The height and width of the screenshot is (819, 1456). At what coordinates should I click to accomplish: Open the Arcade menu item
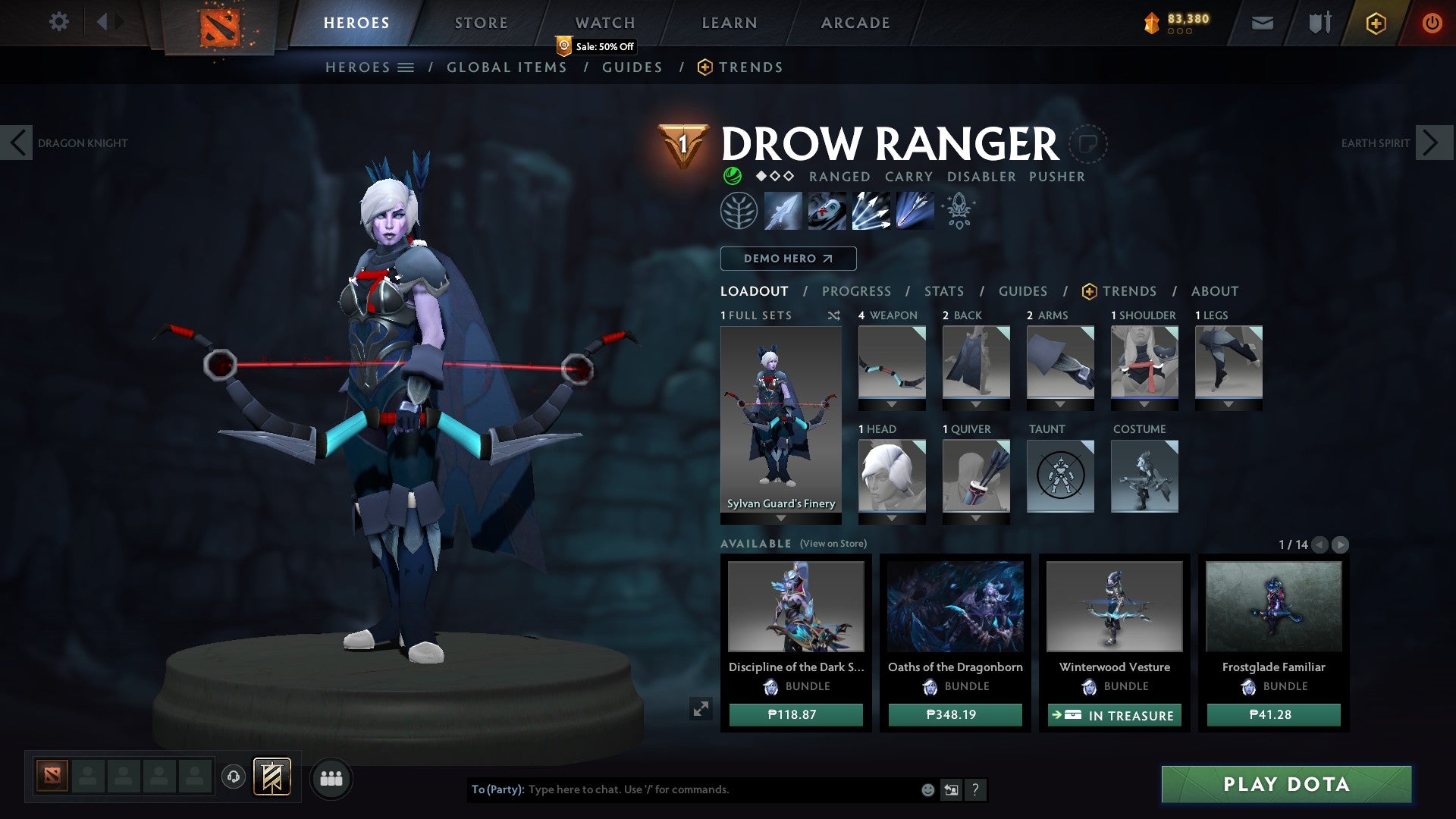point(855,23)
